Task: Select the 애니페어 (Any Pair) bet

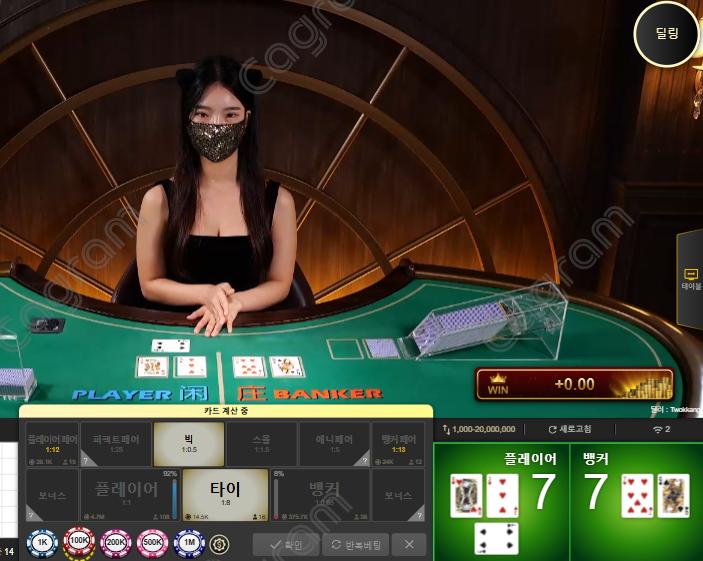Action: tap(334, 443)
